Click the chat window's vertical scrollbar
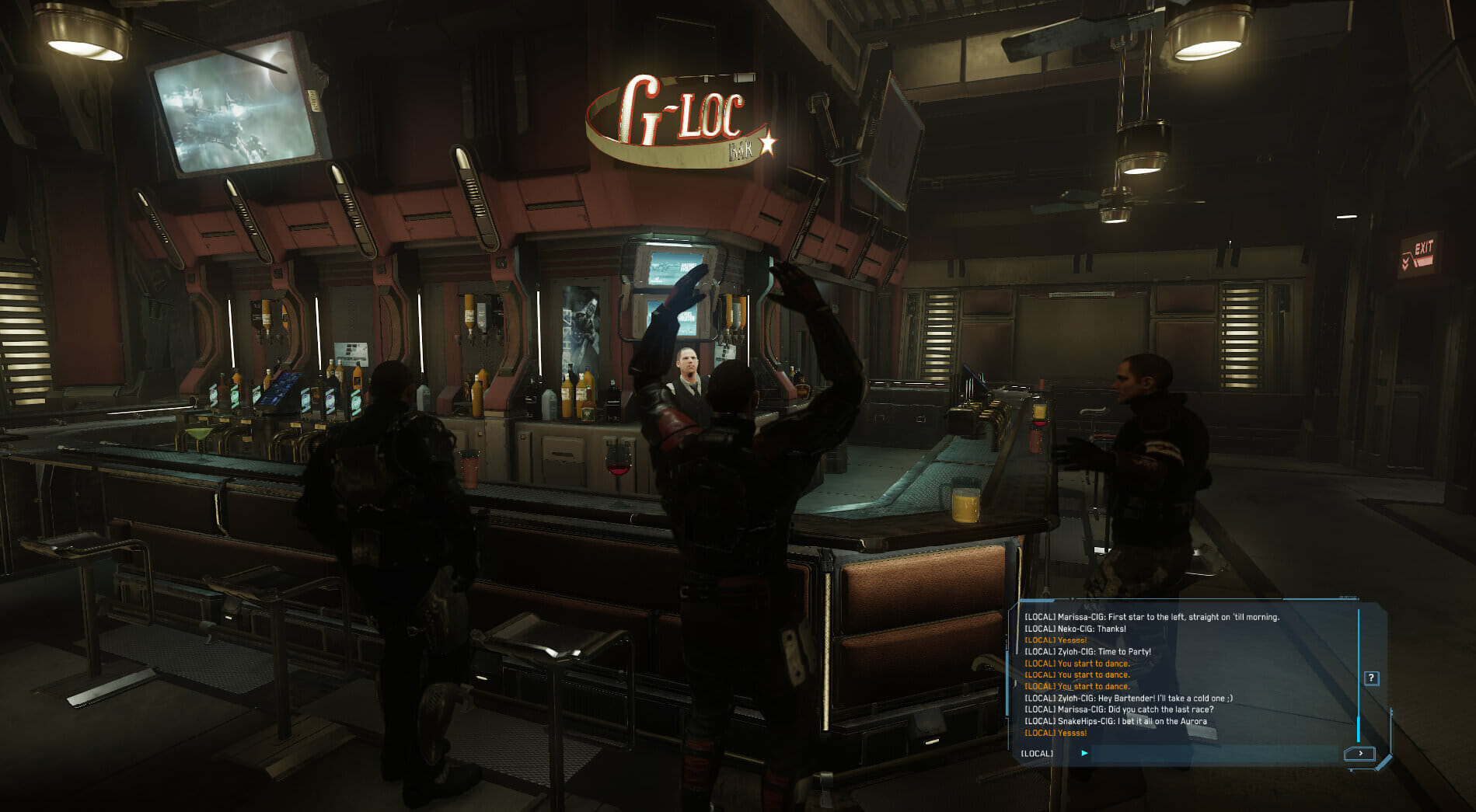The image size is (1476, 812). tap(1358, 676)
